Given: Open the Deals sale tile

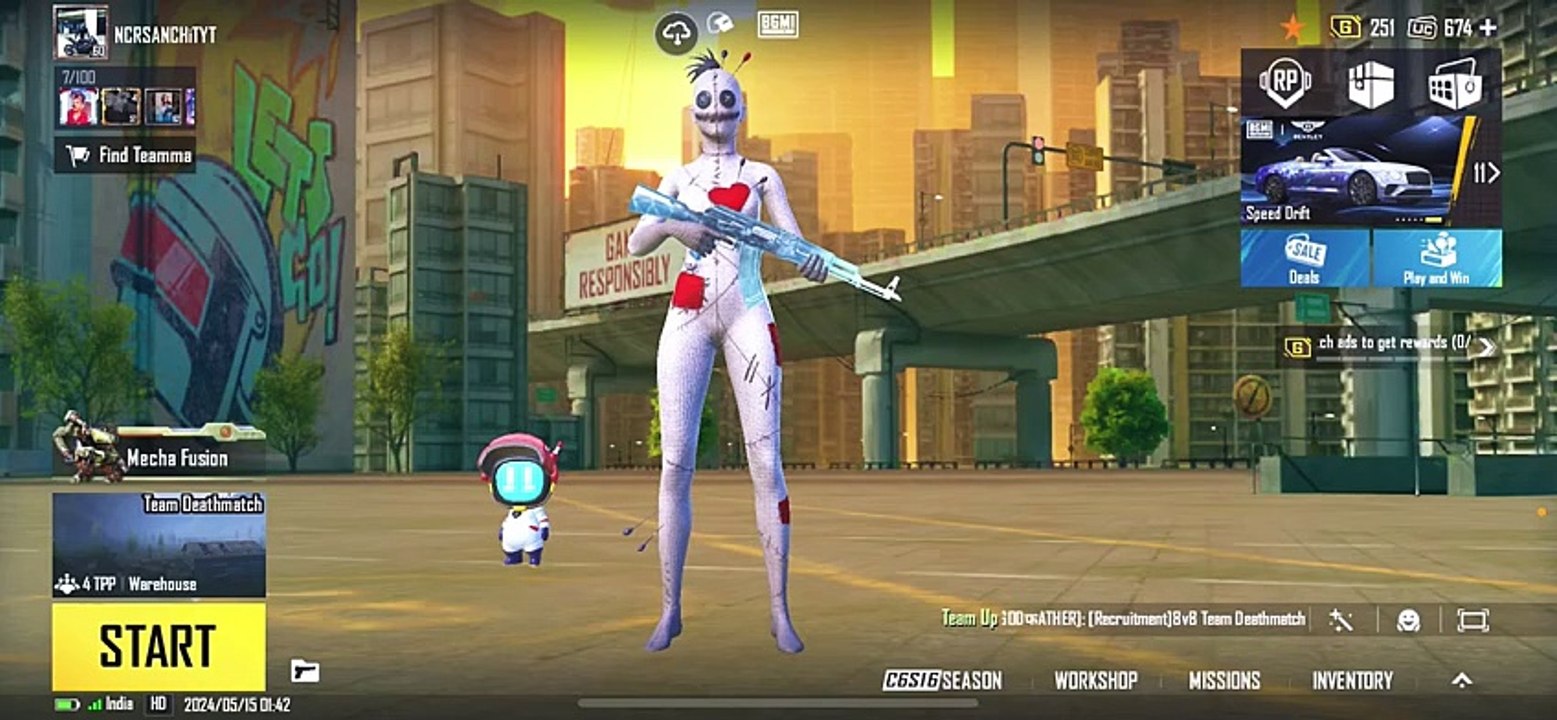Looking at the screenshot, I should pyautogui.click(x=1305, y=258).
